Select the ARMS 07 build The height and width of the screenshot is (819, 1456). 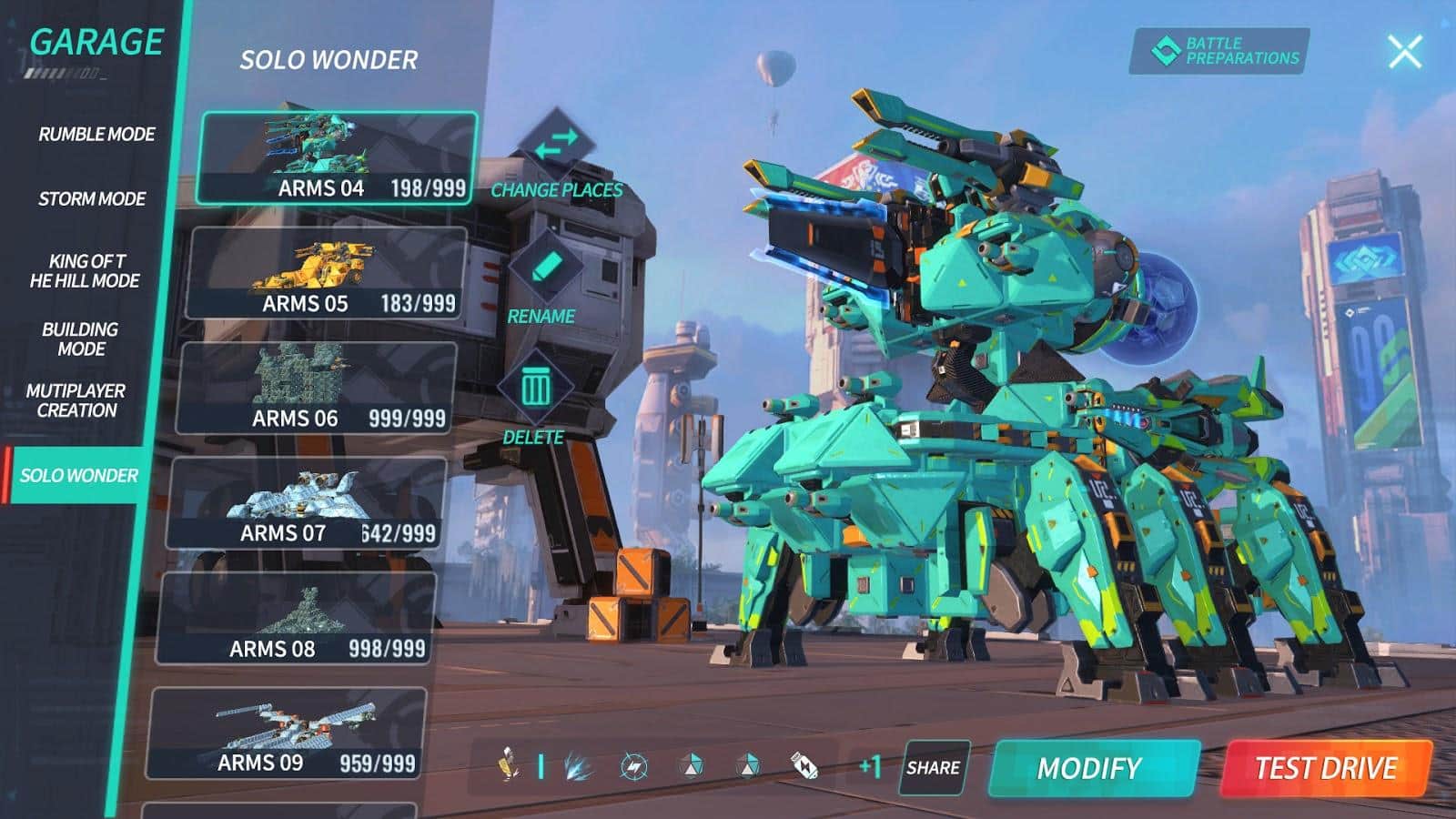pyautogui.click(x=305, y=503)
